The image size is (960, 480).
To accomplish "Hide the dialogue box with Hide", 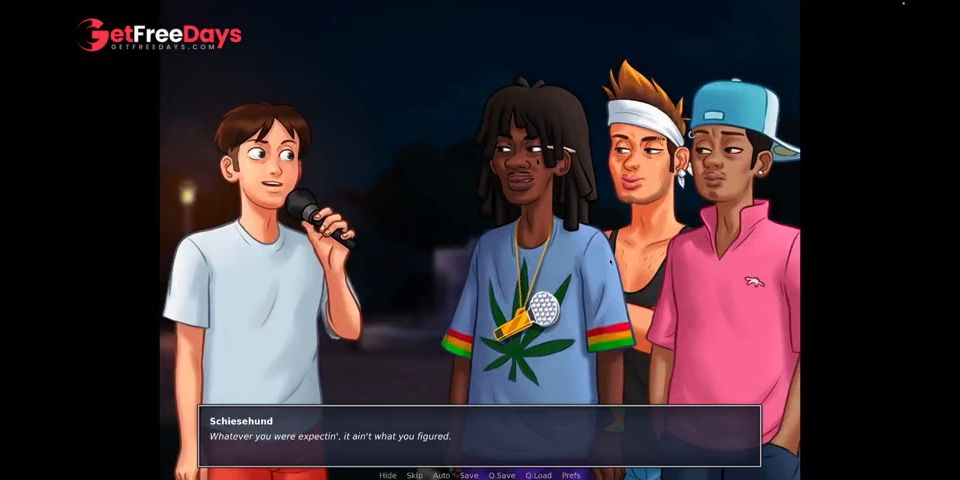I will tap(388, 475).
